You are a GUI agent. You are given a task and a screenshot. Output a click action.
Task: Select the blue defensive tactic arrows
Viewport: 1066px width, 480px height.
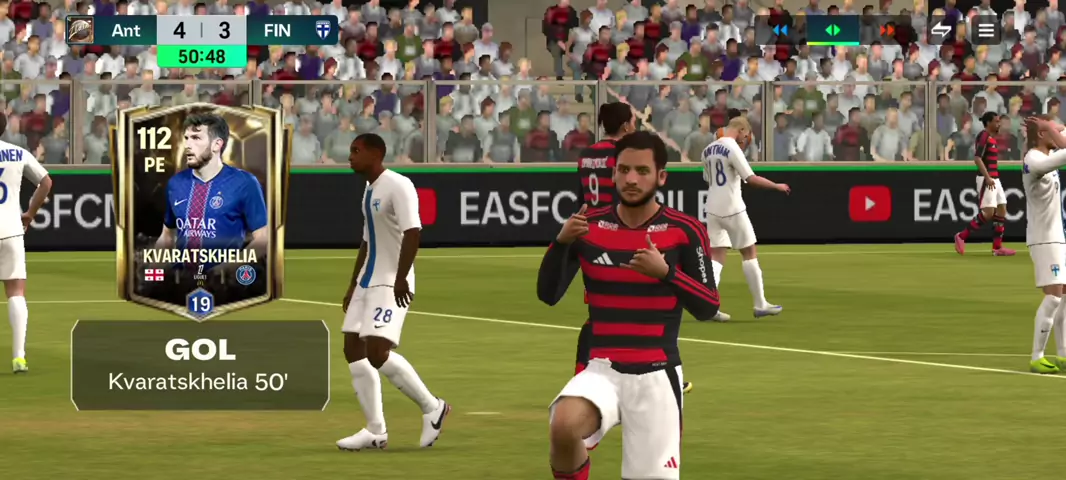click(x=780, y=30)
